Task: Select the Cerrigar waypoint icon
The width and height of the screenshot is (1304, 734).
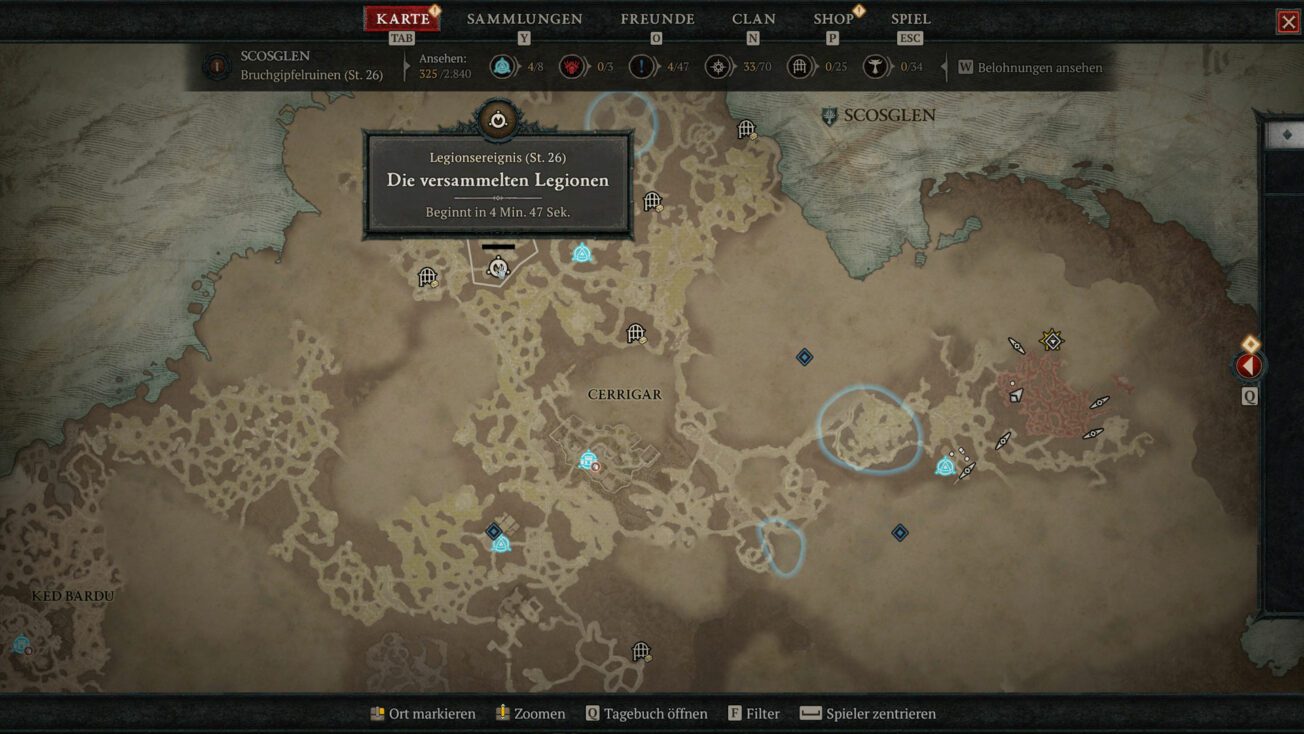Action: point(586,461)
